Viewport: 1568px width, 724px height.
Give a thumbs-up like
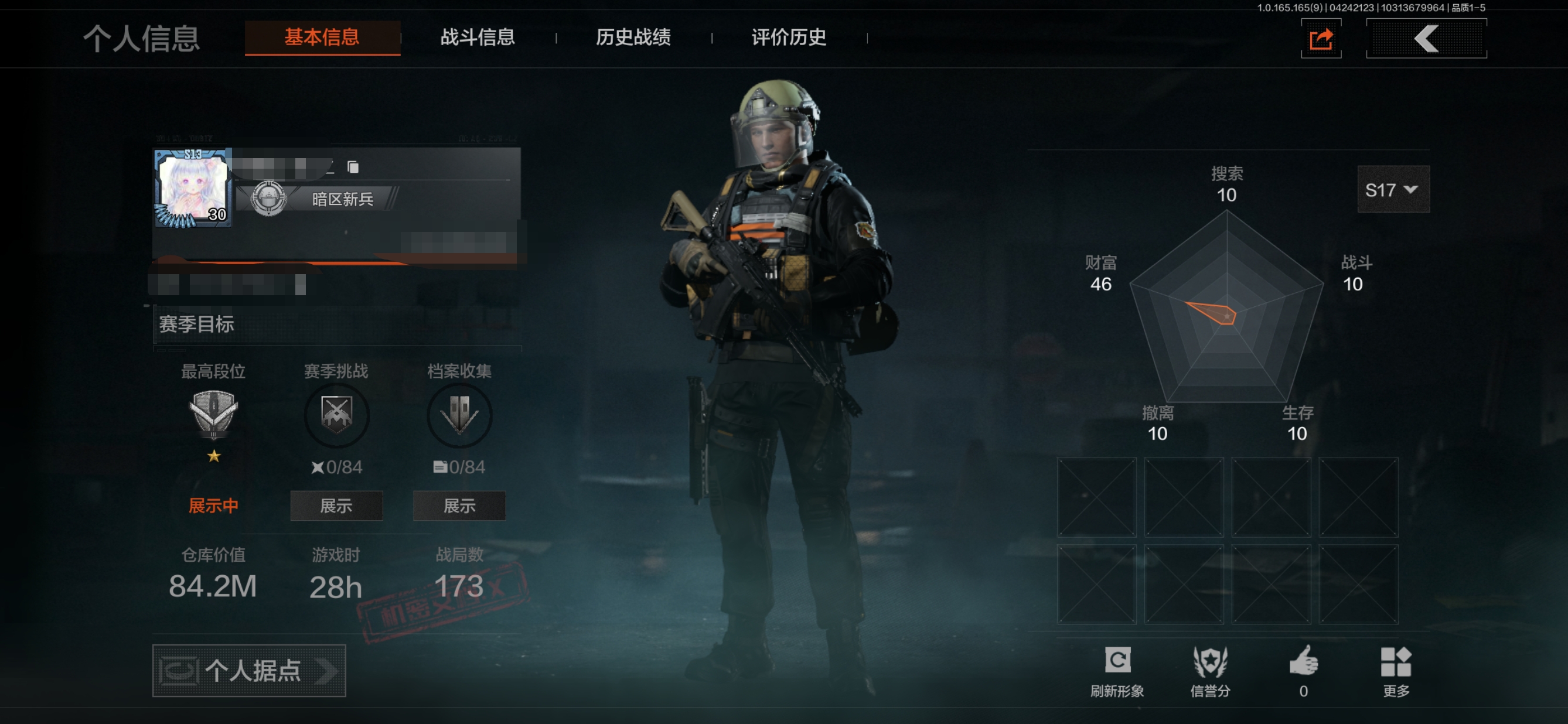click(x=1303, y=670)
